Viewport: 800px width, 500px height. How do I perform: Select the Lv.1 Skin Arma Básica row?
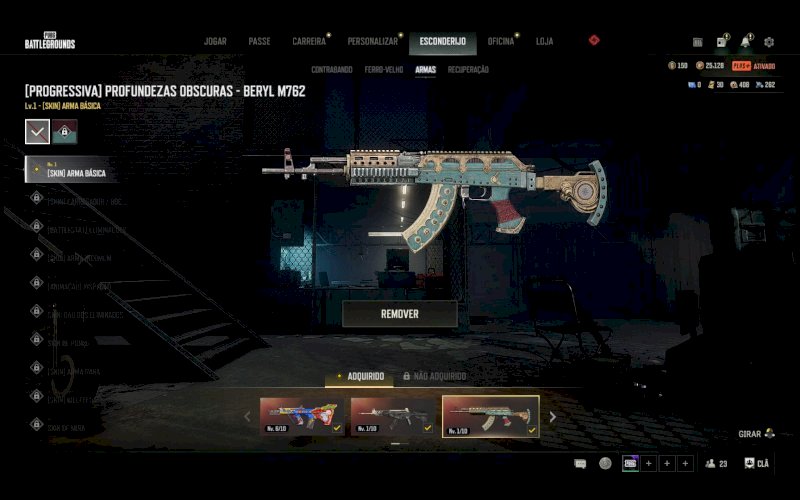point(75,169)
